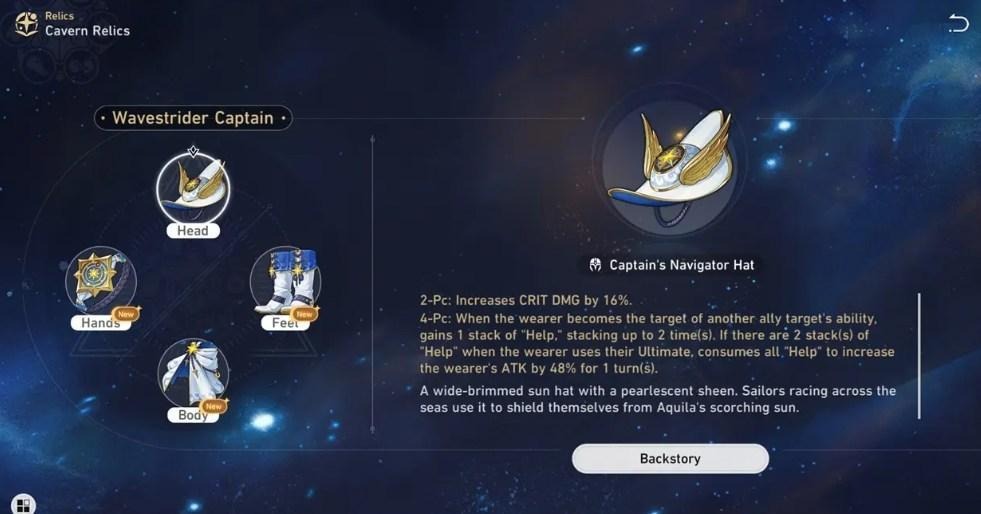Go back using the return arrow
Viewport: 981px width, 514px height.
point(957,23)
